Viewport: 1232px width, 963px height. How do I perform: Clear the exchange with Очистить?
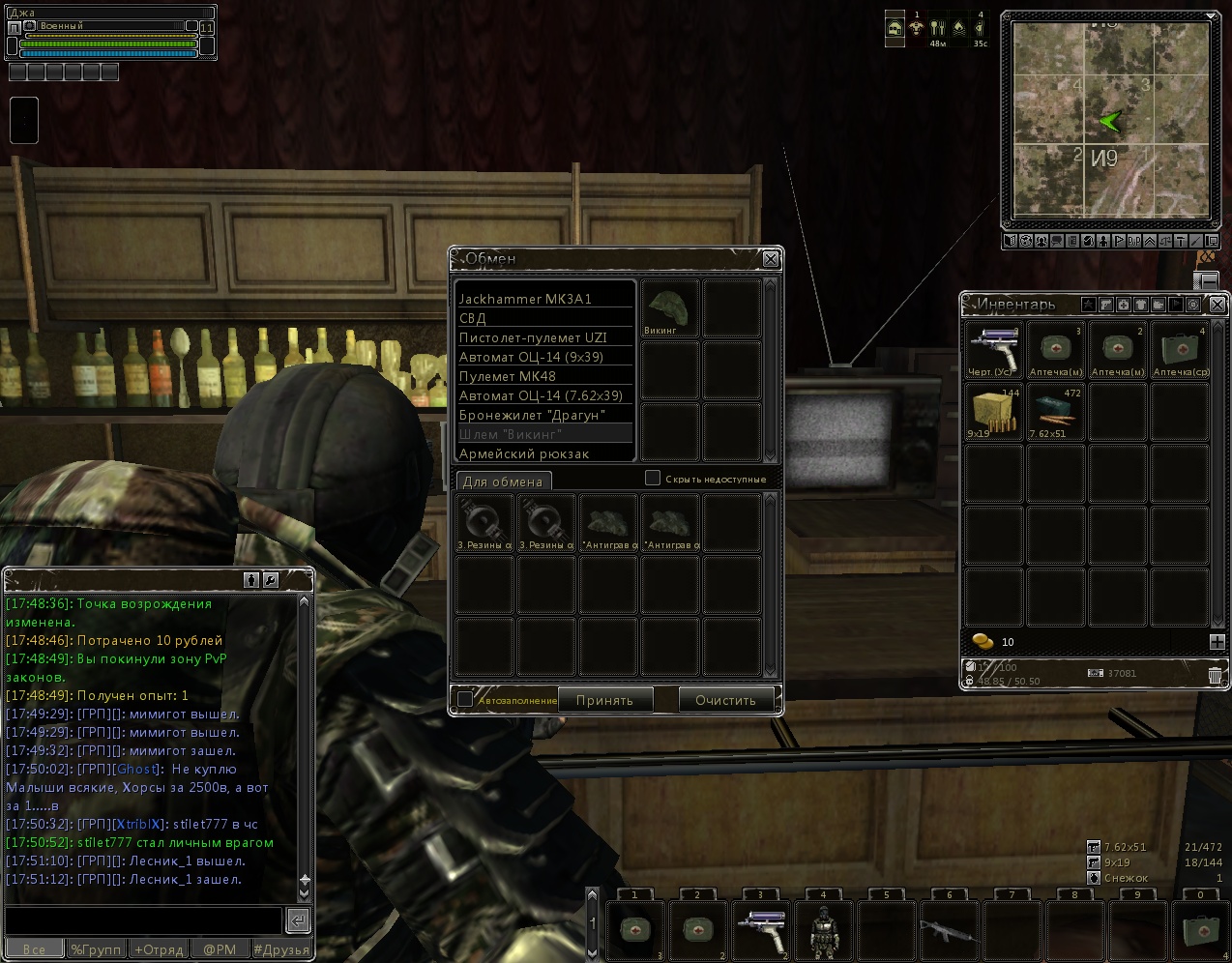[x=725, y=700]
